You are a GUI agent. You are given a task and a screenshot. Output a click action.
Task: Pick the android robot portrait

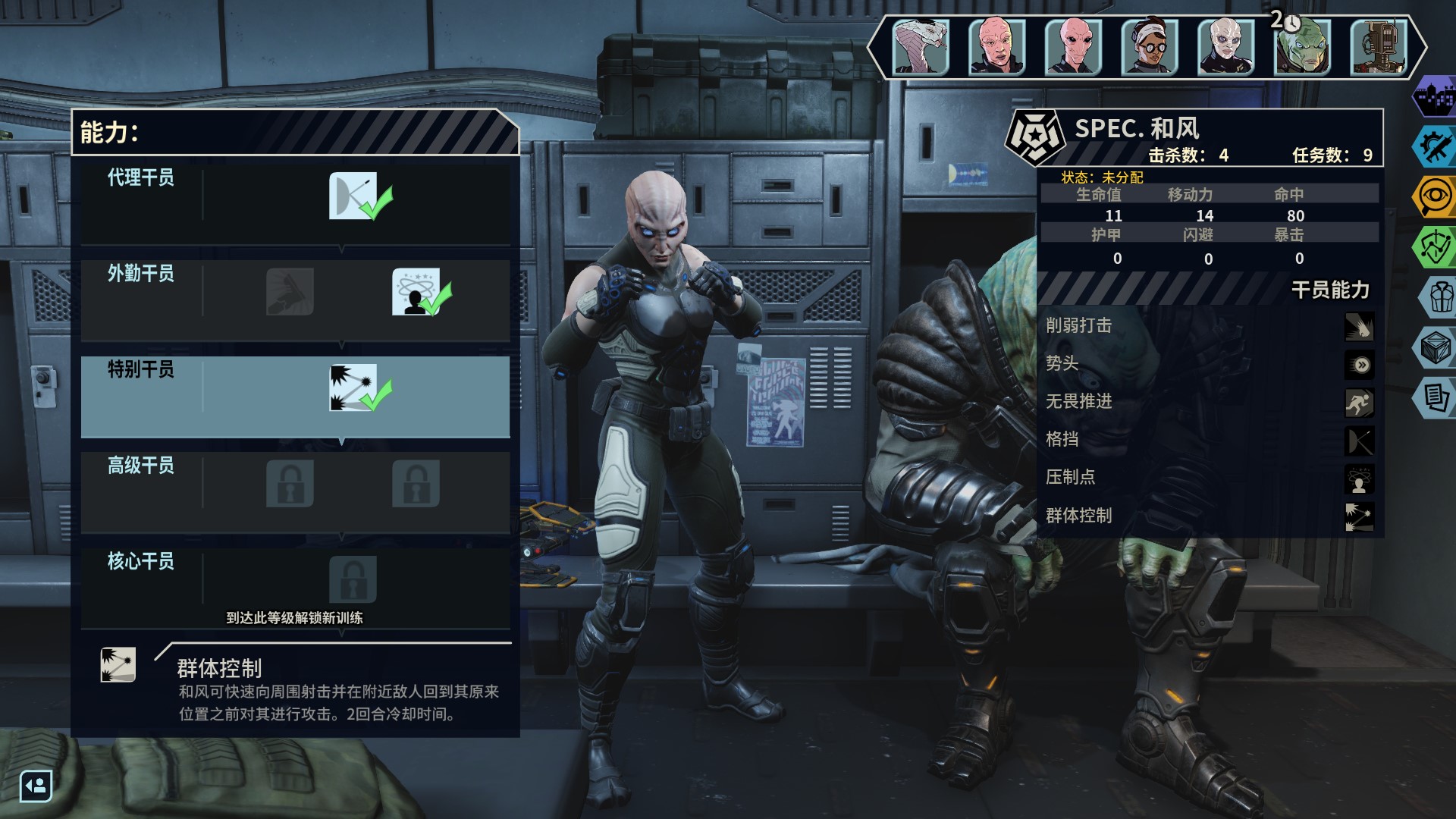point(1379,47)
